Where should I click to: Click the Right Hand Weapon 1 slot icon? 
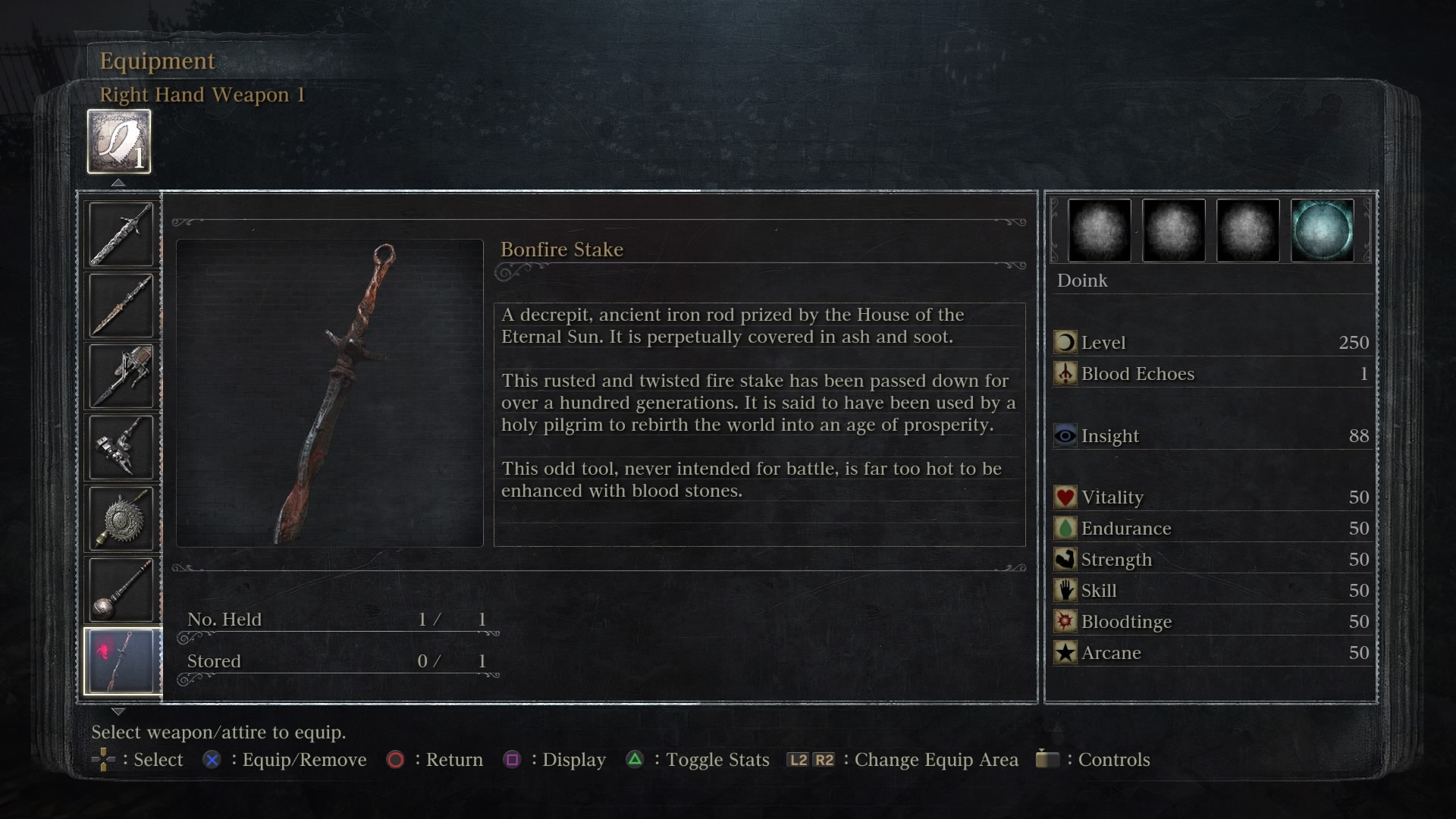coord(118,140)
